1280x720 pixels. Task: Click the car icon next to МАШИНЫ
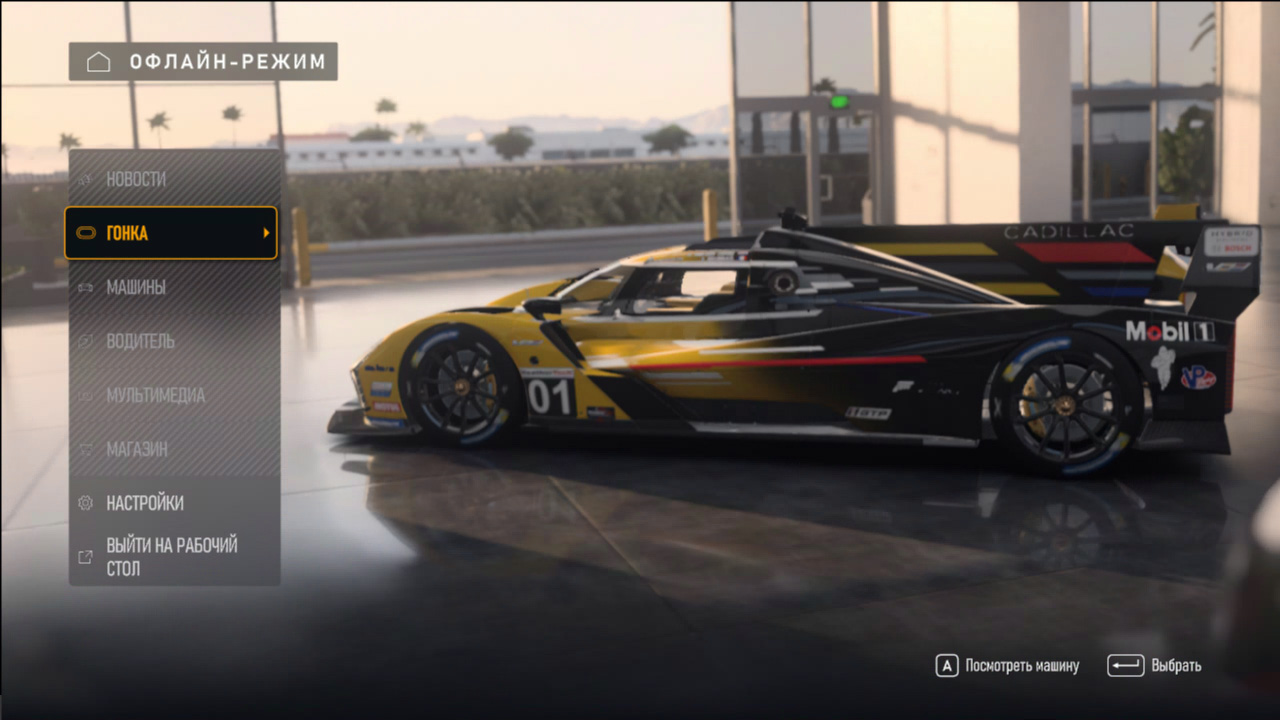pyautogui.click(x=87, y=287)
